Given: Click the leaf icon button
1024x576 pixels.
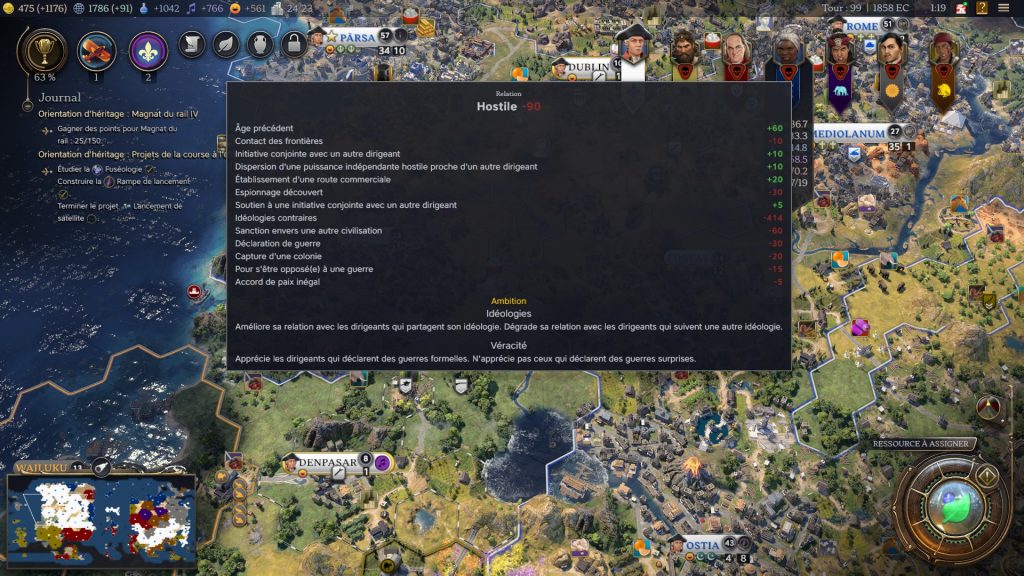Looking at the screenshot, I should pos(226,44).
